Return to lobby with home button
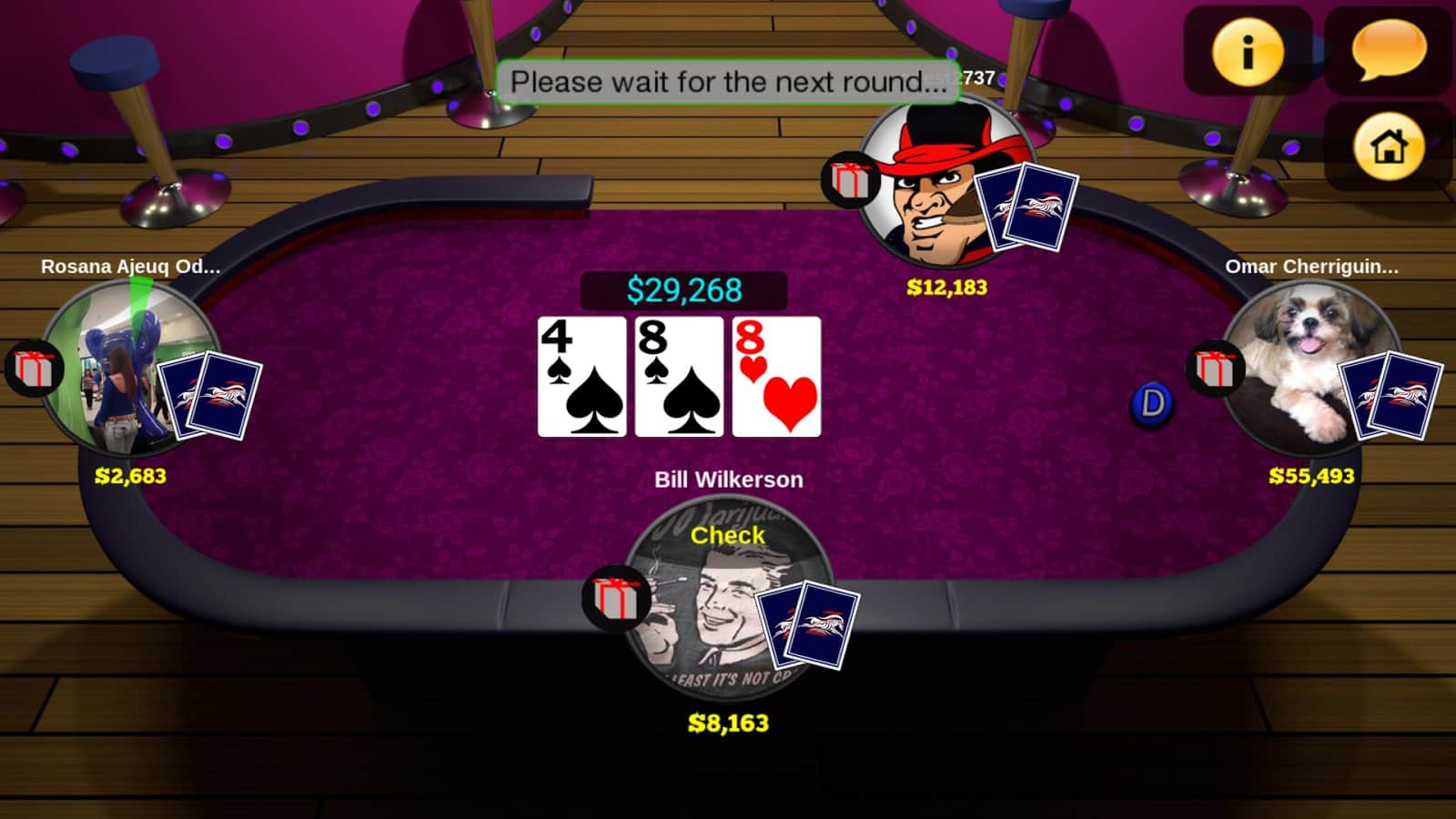The height and width of the screenshot is (819, 1456). [x=1389, y=146]
